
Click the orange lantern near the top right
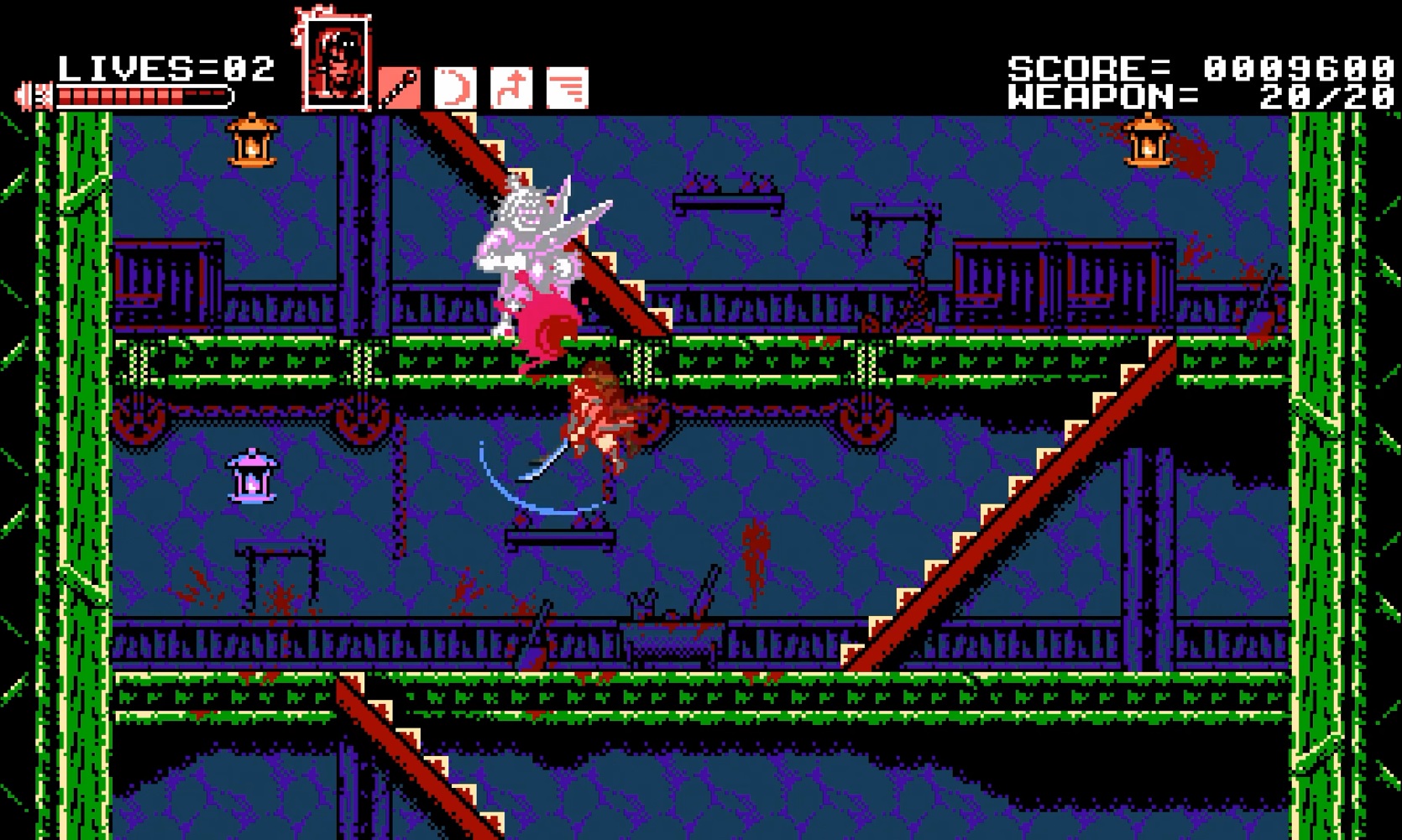click(1148, 147)
